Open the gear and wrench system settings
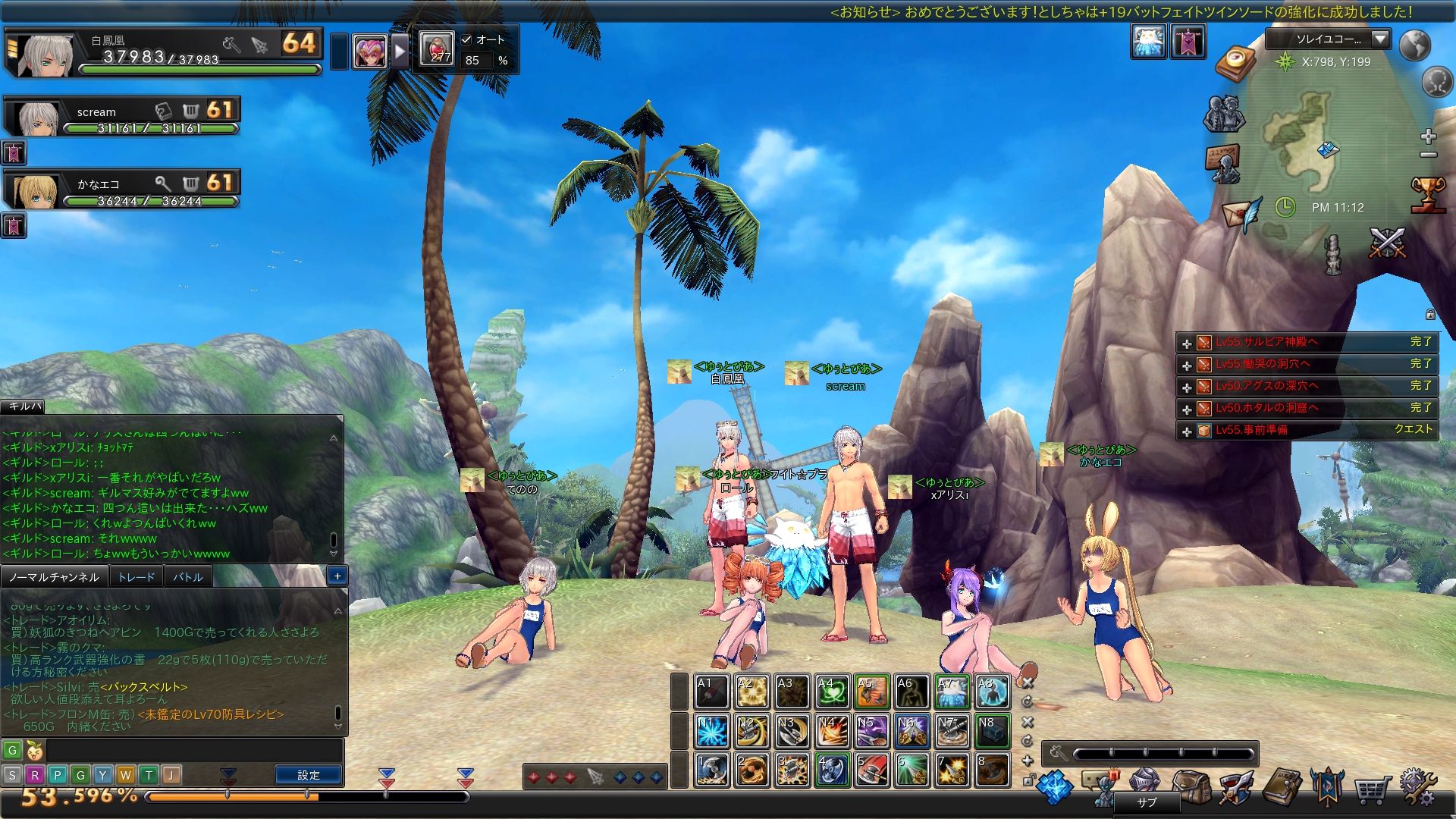The image size is (1456, 819). pos(1417,787)
